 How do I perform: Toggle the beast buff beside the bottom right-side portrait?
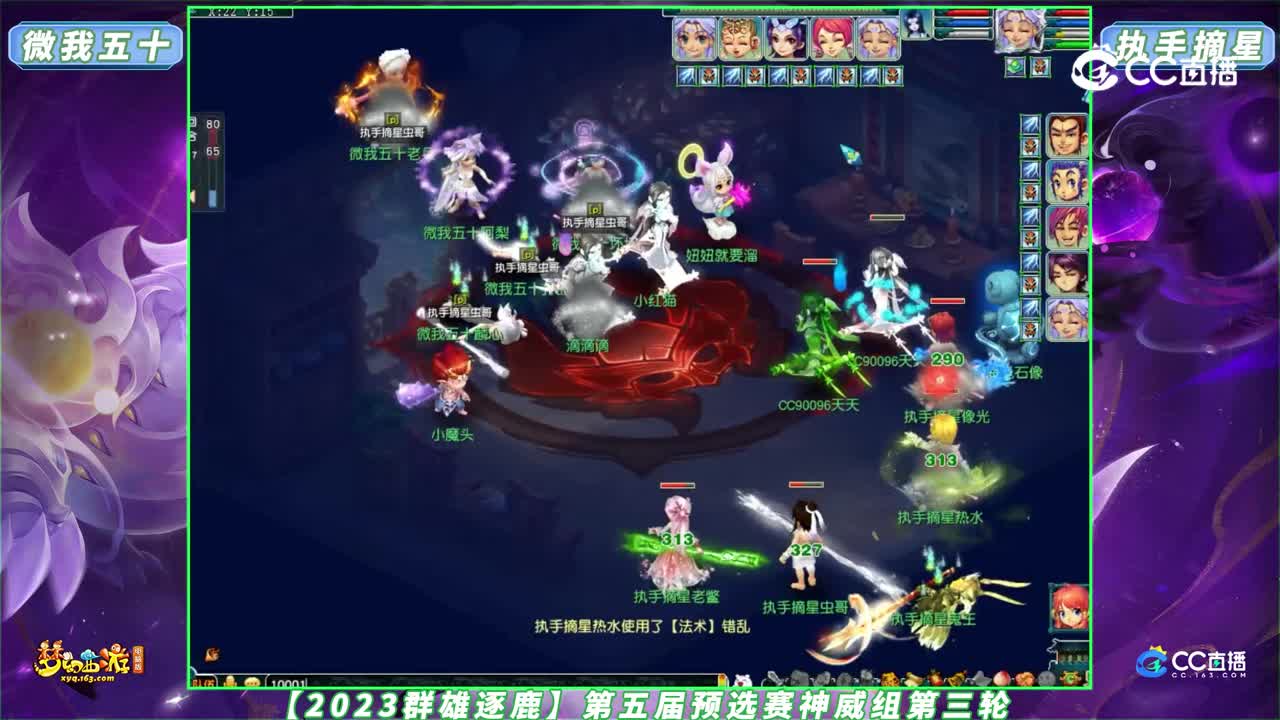tap(1030, 329)
